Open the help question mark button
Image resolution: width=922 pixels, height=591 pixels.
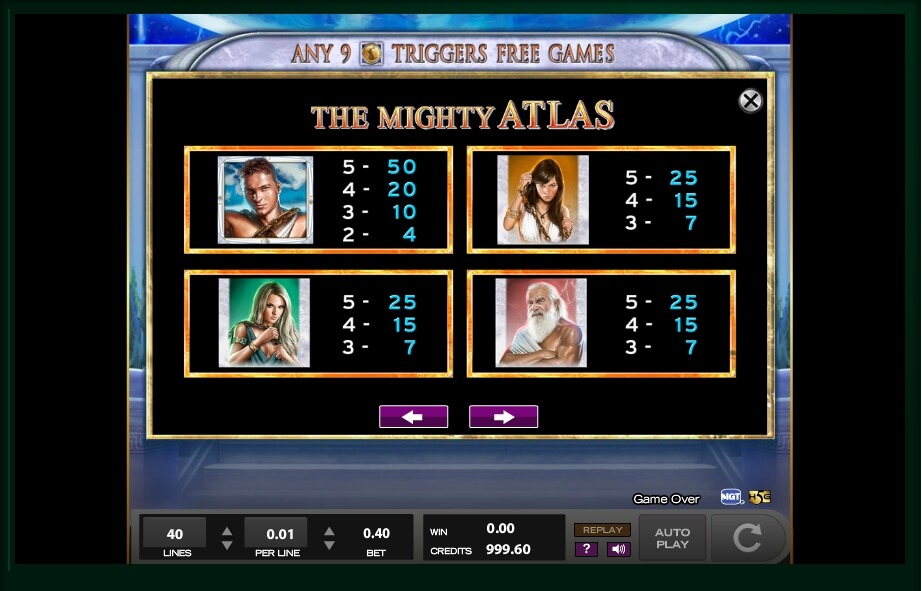pos(586,549)
